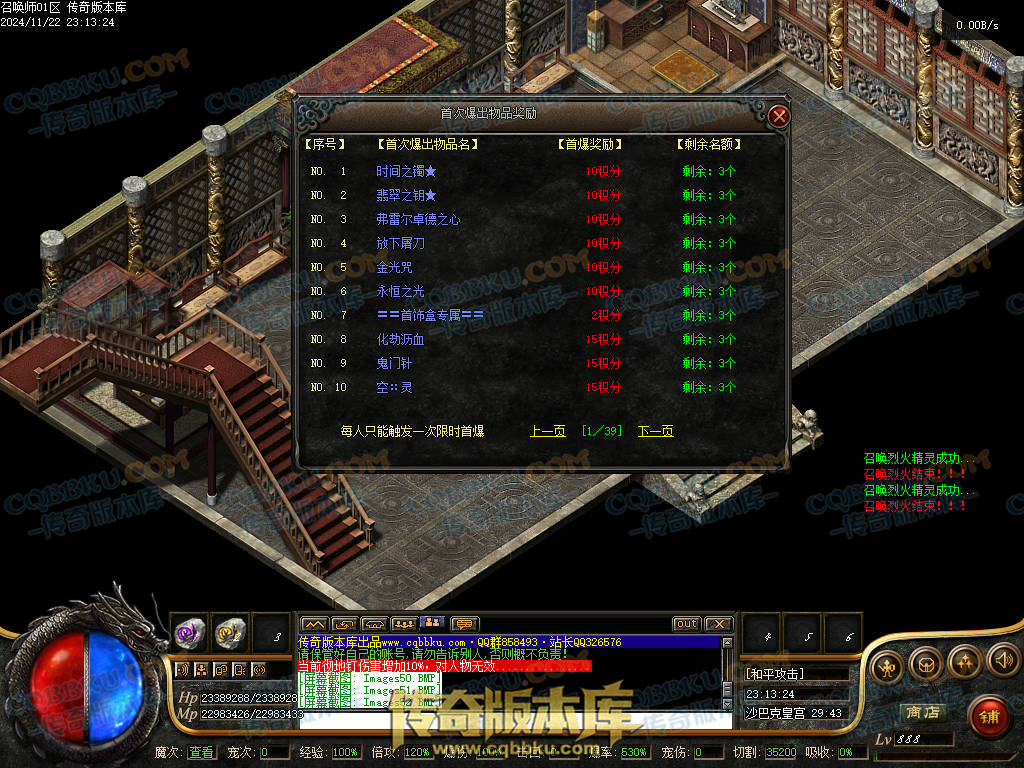Select the 时间之镯 reward row

[406, 171]
